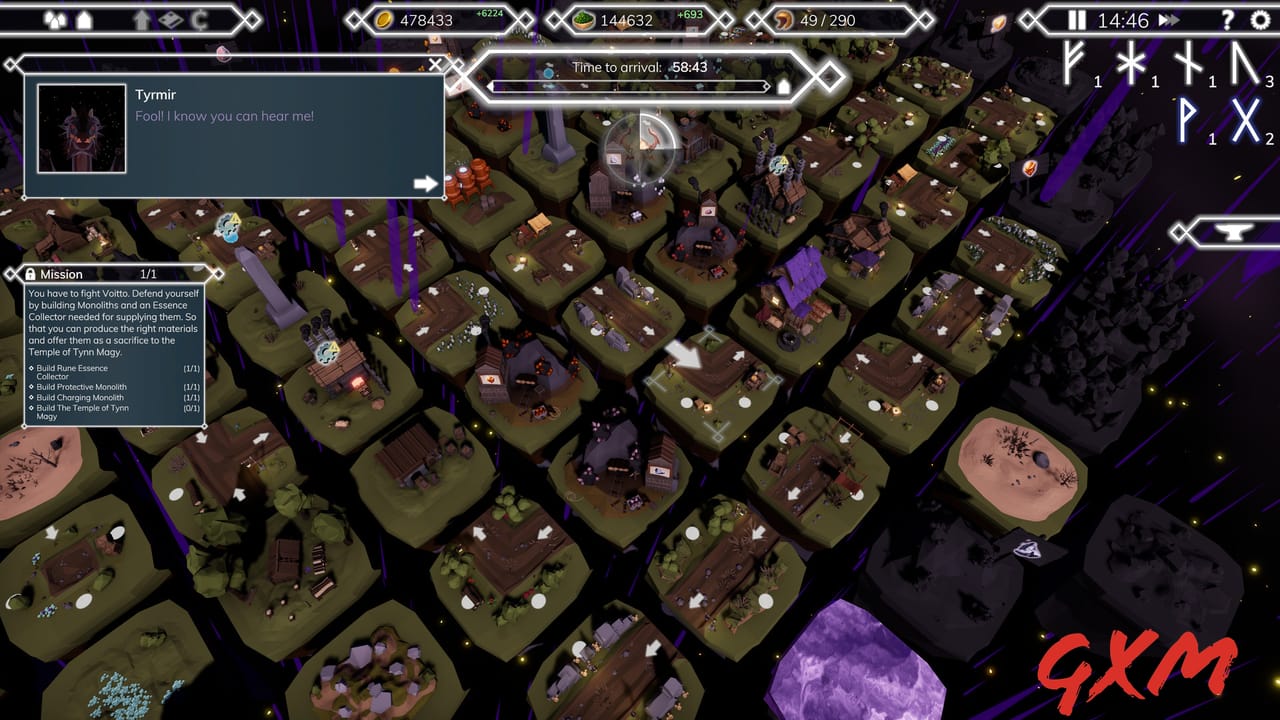The image size is (1280, 720).
Task: Open the settings gear menu
Action: coord(1260,22)
